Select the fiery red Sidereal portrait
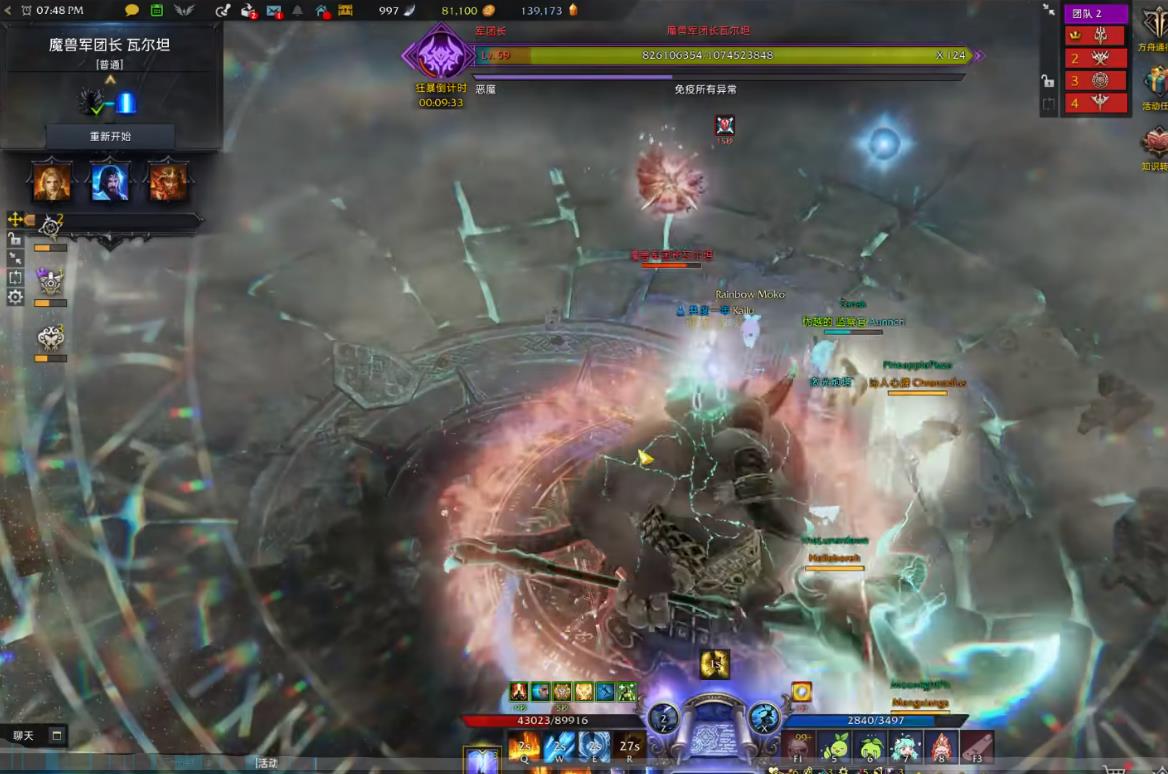The height and width of the screenshot is (774, 1168). tap(167, 181)
